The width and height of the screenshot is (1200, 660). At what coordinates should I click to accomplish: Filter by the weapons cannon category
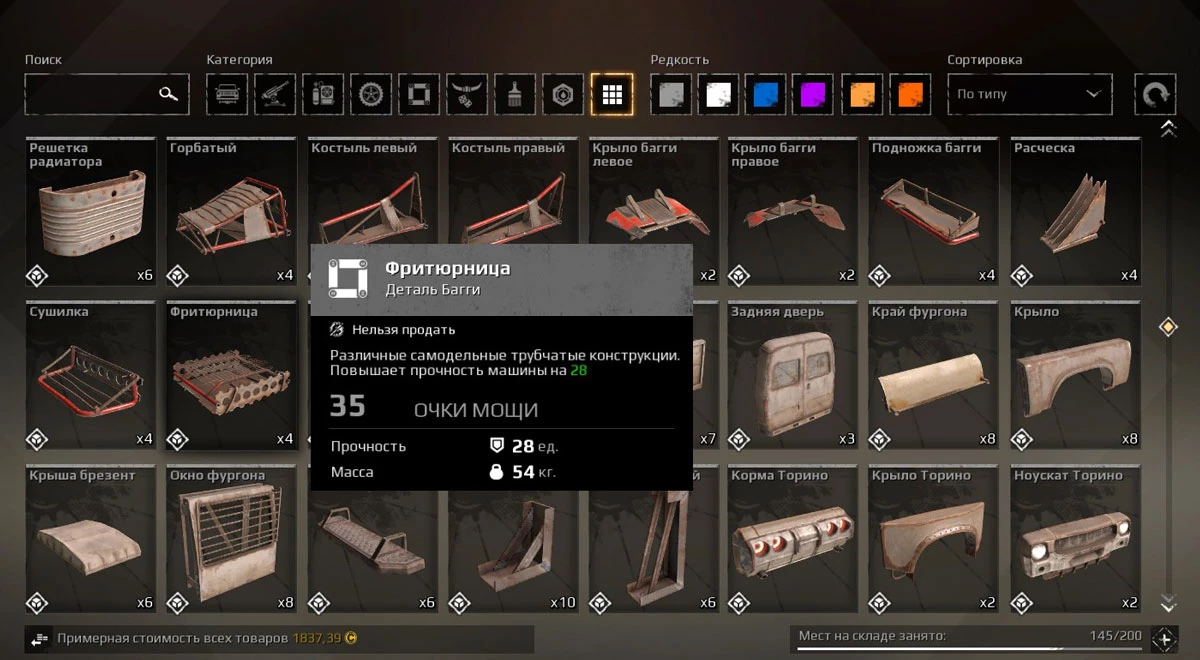tap(275, 94)
